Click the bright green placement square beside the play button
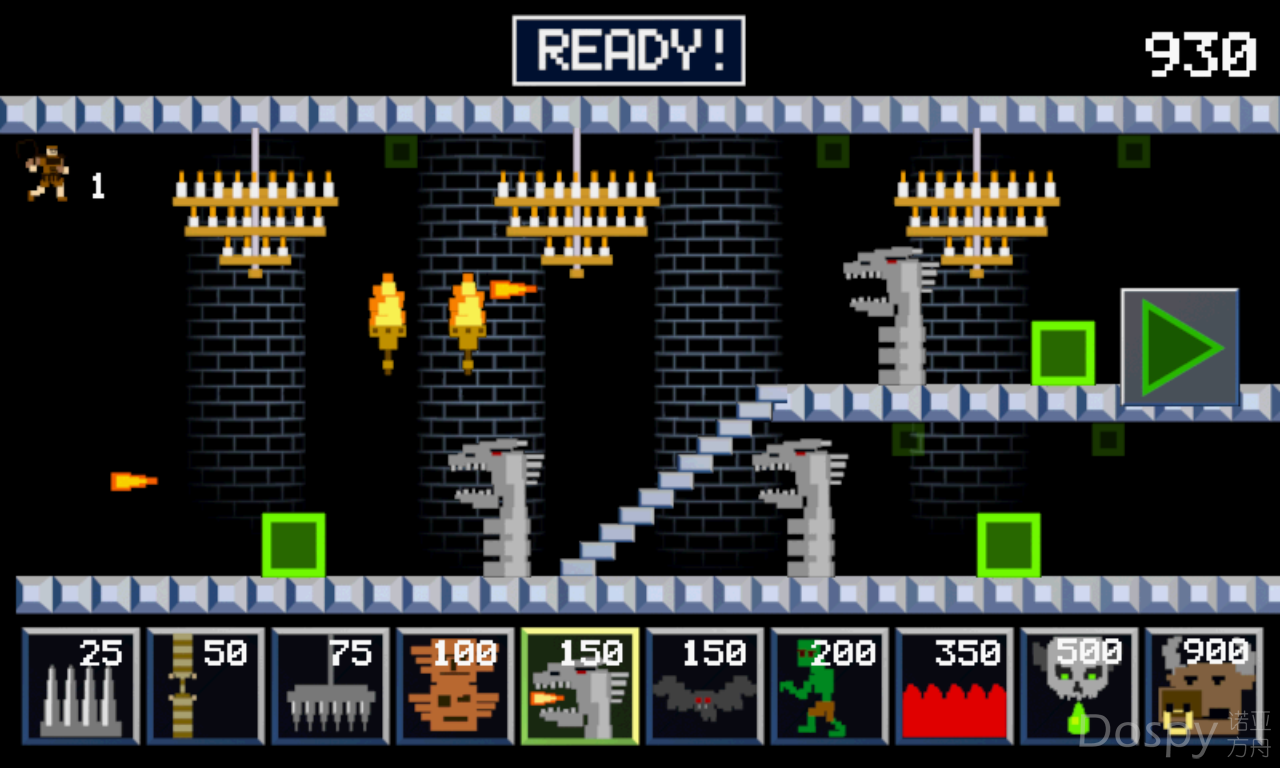1280x768 pixels. tap(1062, 353)
